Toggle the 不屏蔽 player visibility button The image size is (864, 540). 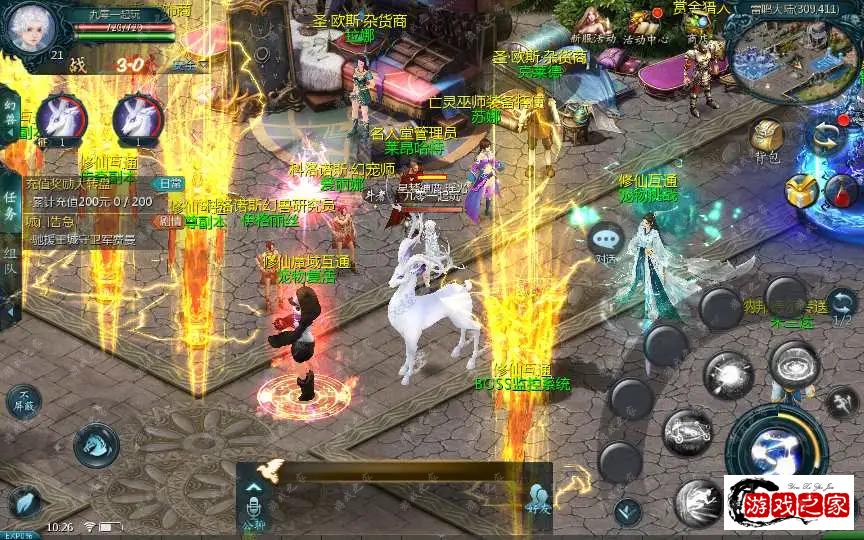24,402
